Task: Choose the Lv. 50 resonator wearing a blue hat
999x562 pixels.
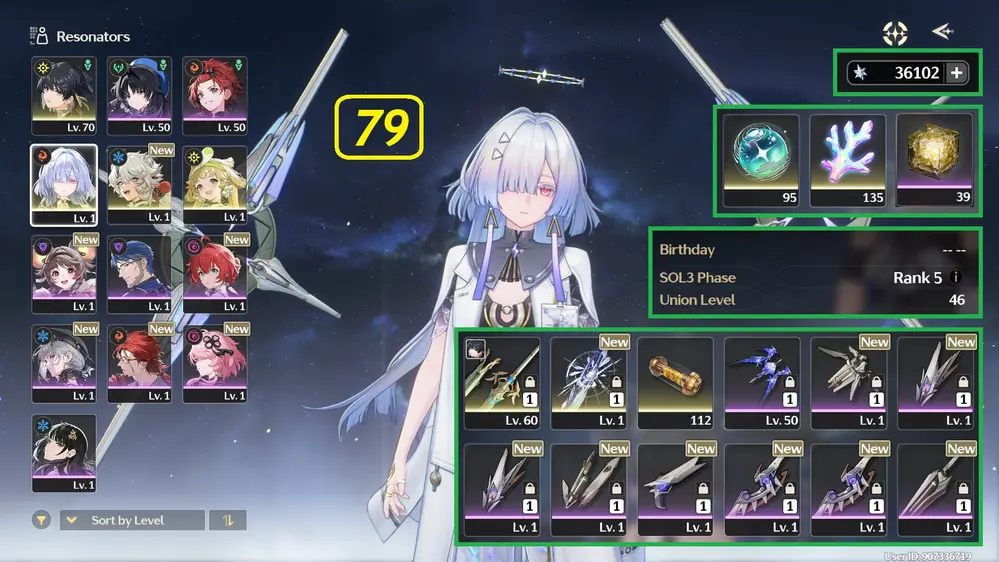Action: pos(139,95)
